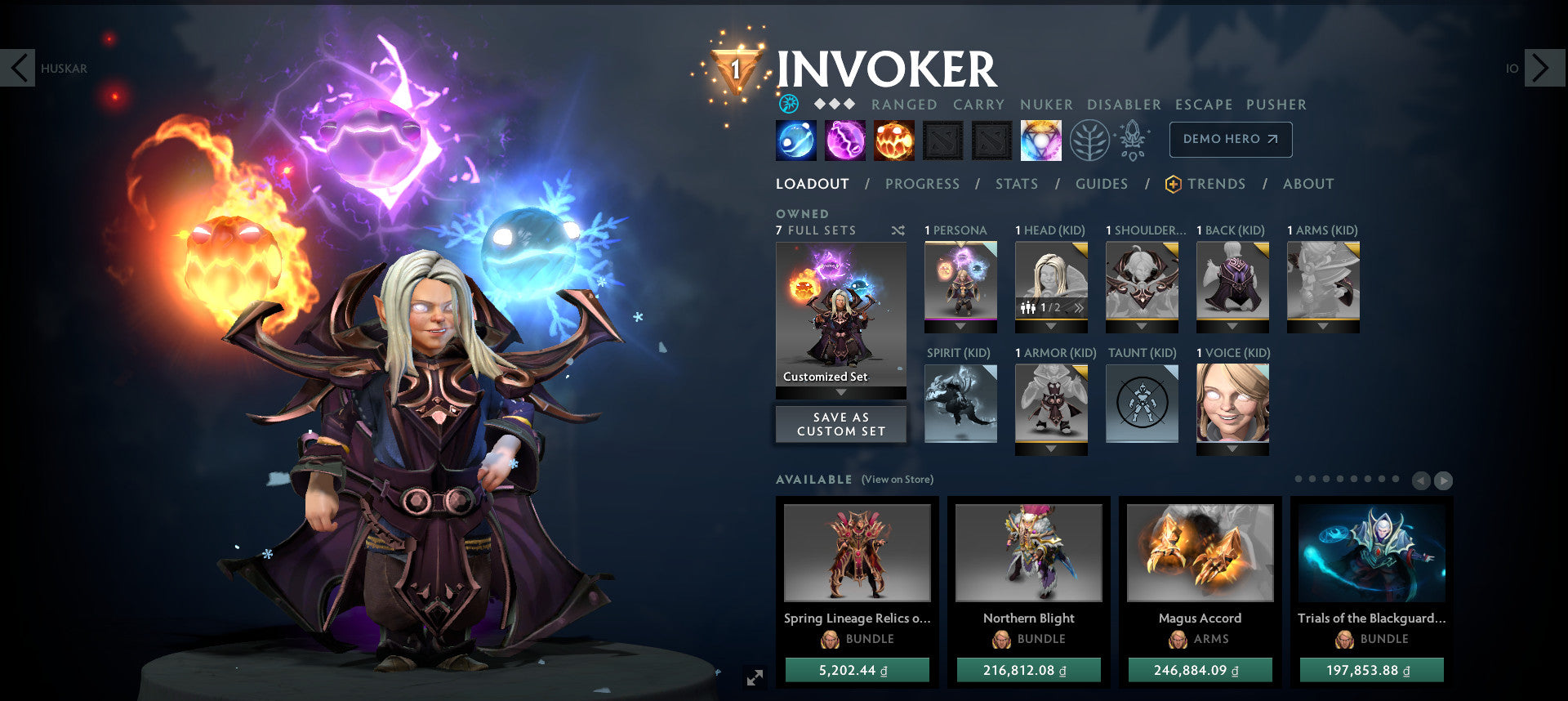Click the Invoke ability icon
The width and height of the screenshot is (1568, 701).
1041,139
